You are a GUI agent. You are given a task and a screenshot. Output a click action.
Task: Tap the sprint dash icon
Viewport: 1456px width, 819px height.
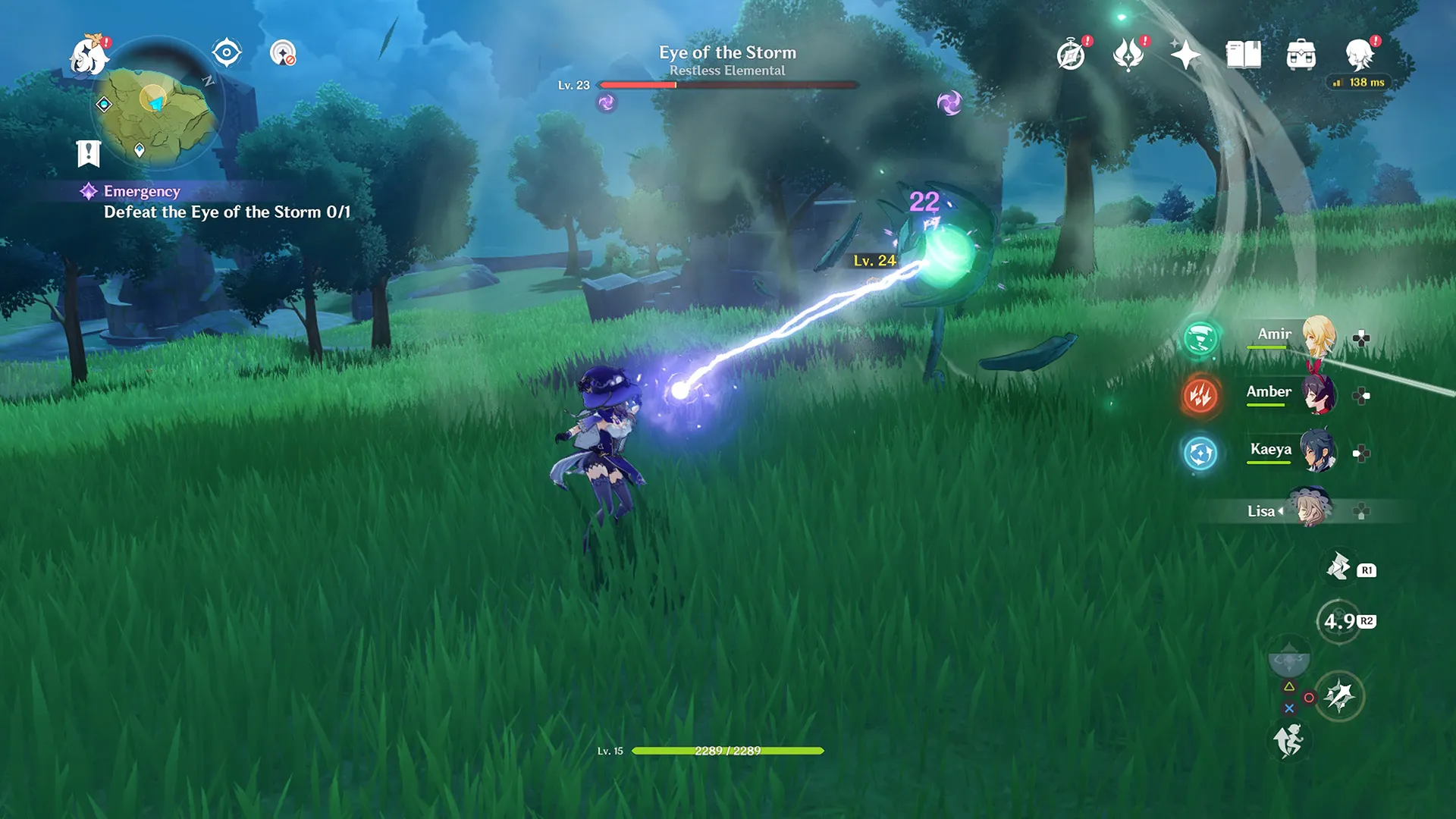click(x=1288, y=740)
